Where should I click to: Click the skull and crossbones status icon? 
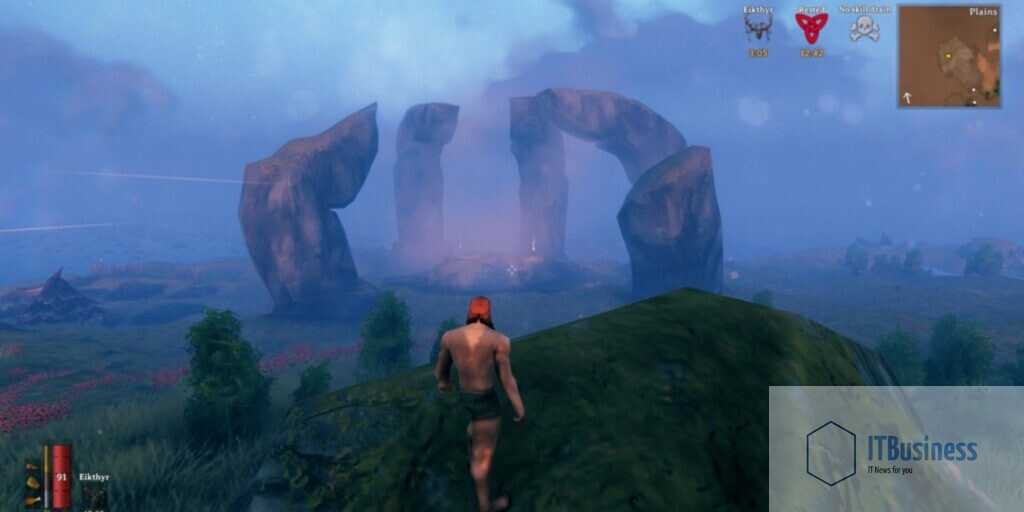864,28
